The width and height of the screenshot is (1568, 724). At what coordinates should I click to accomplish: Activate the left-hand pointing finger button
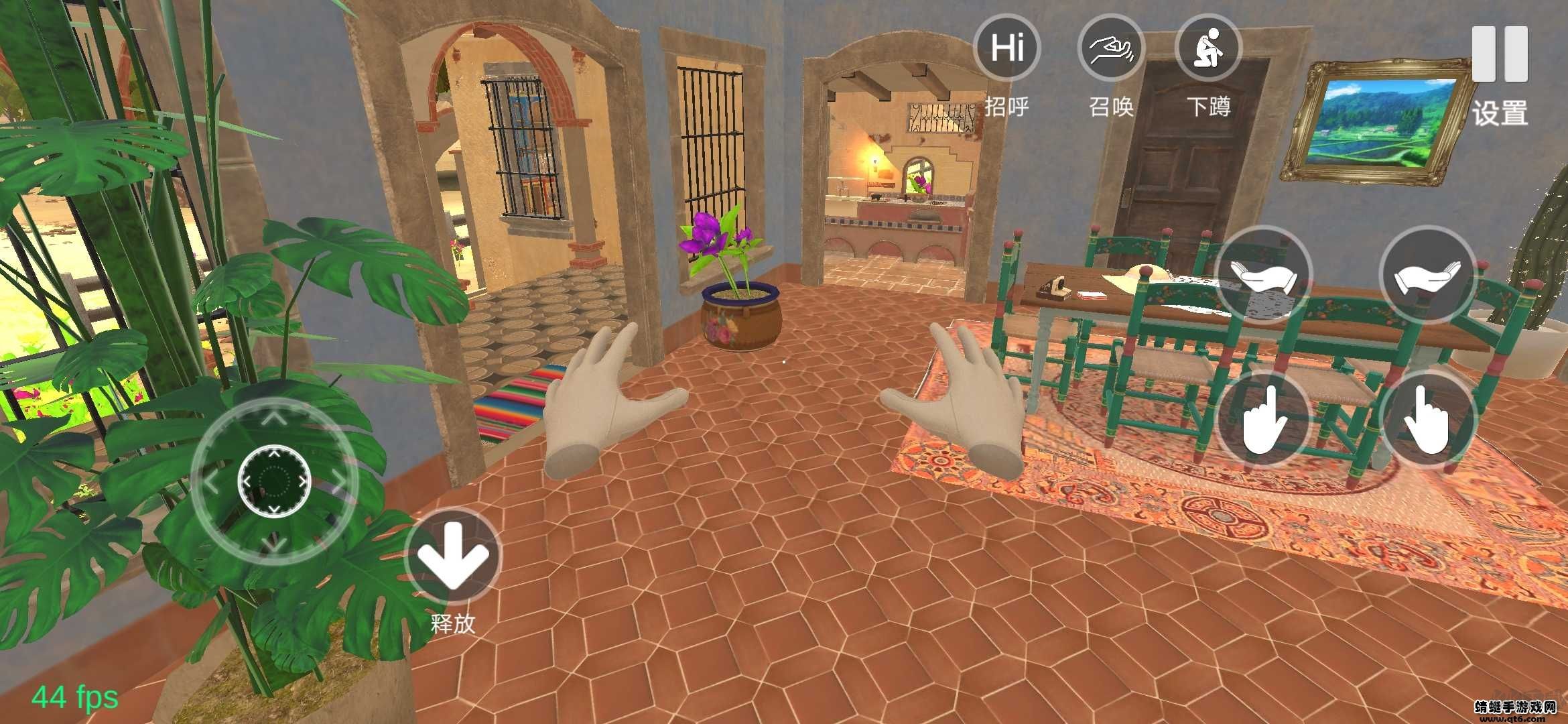coord(1263,420)
